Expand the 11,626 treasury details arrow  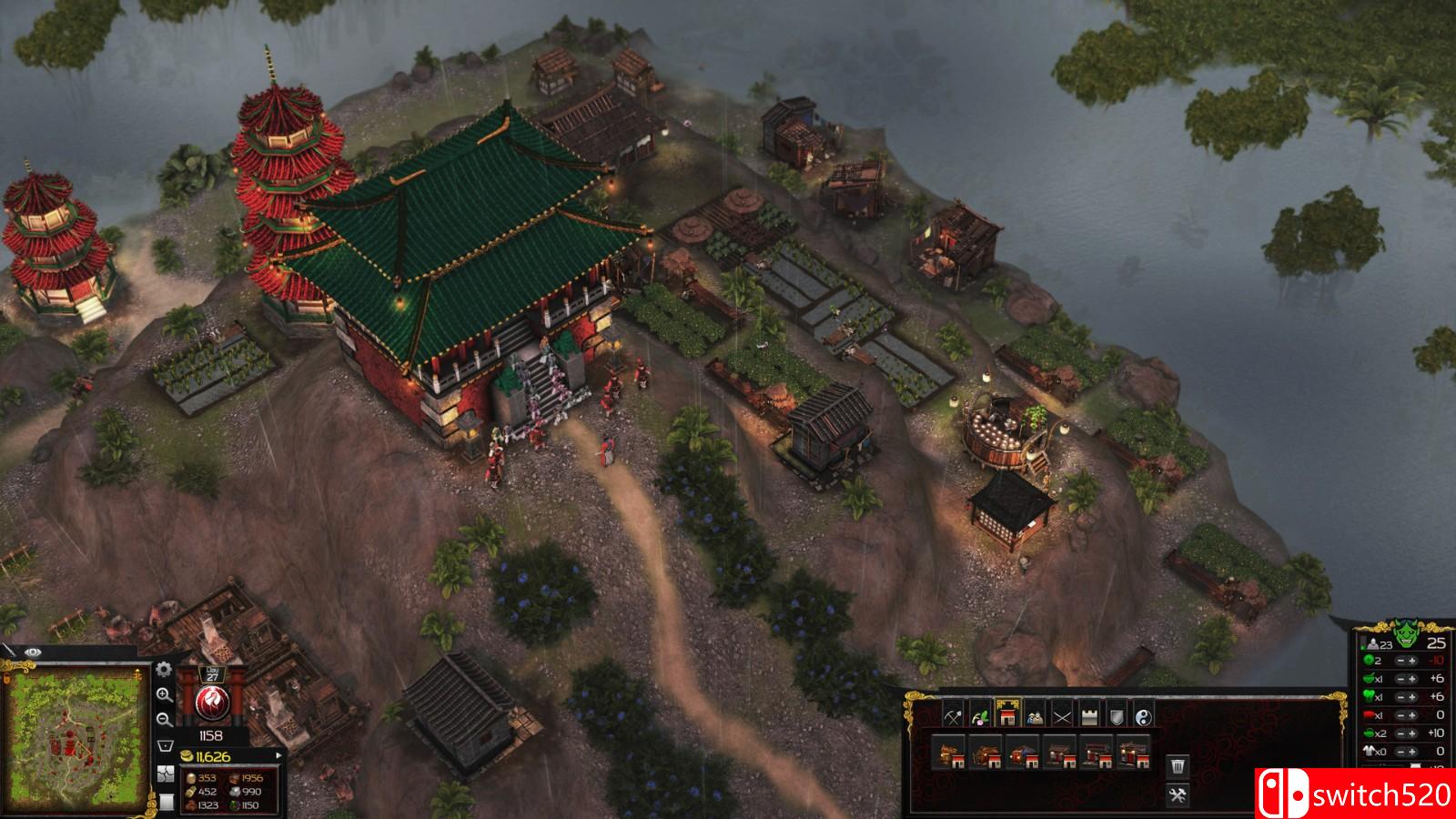pyautogui.click(x=279, y=755)
